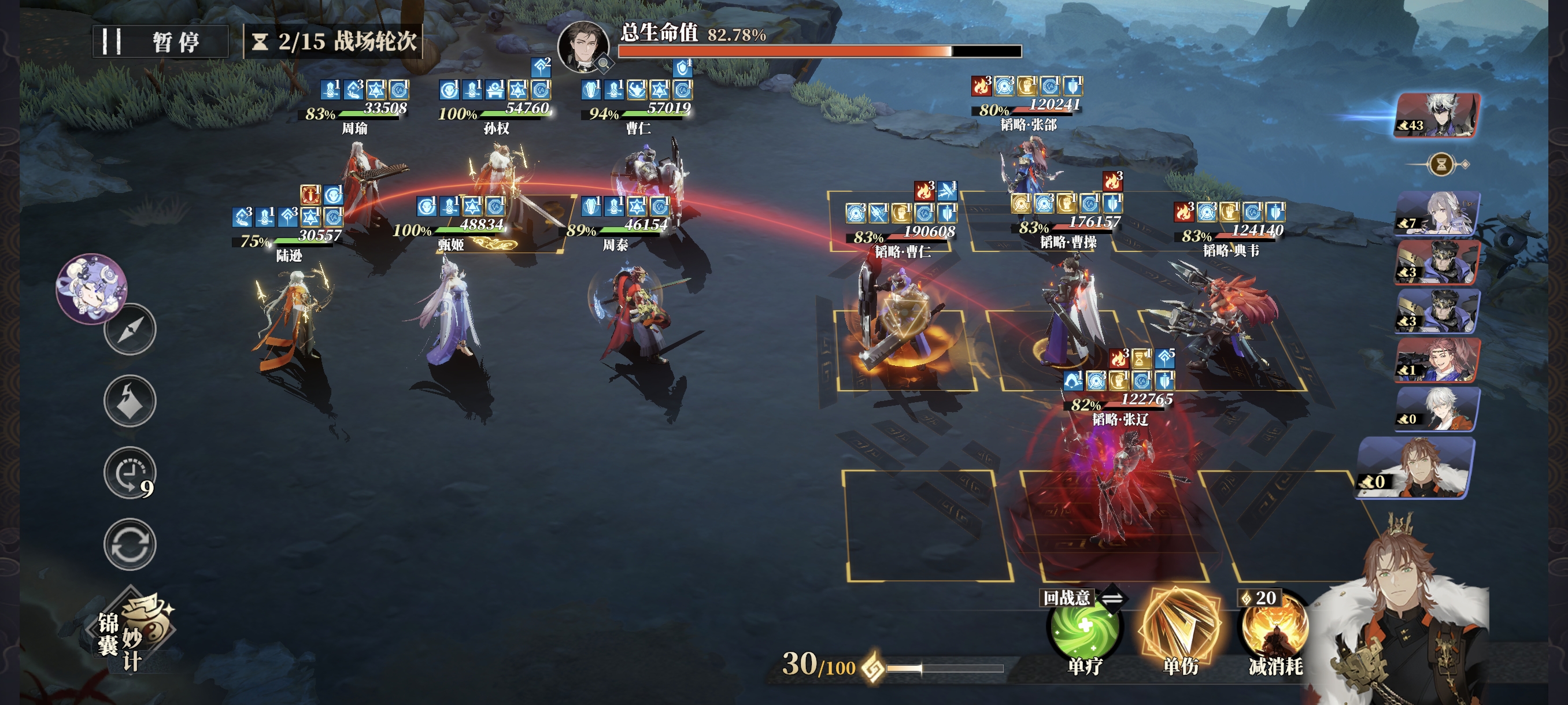Activate the 减消耗 cost-reduction skill

click(1275, 629)
